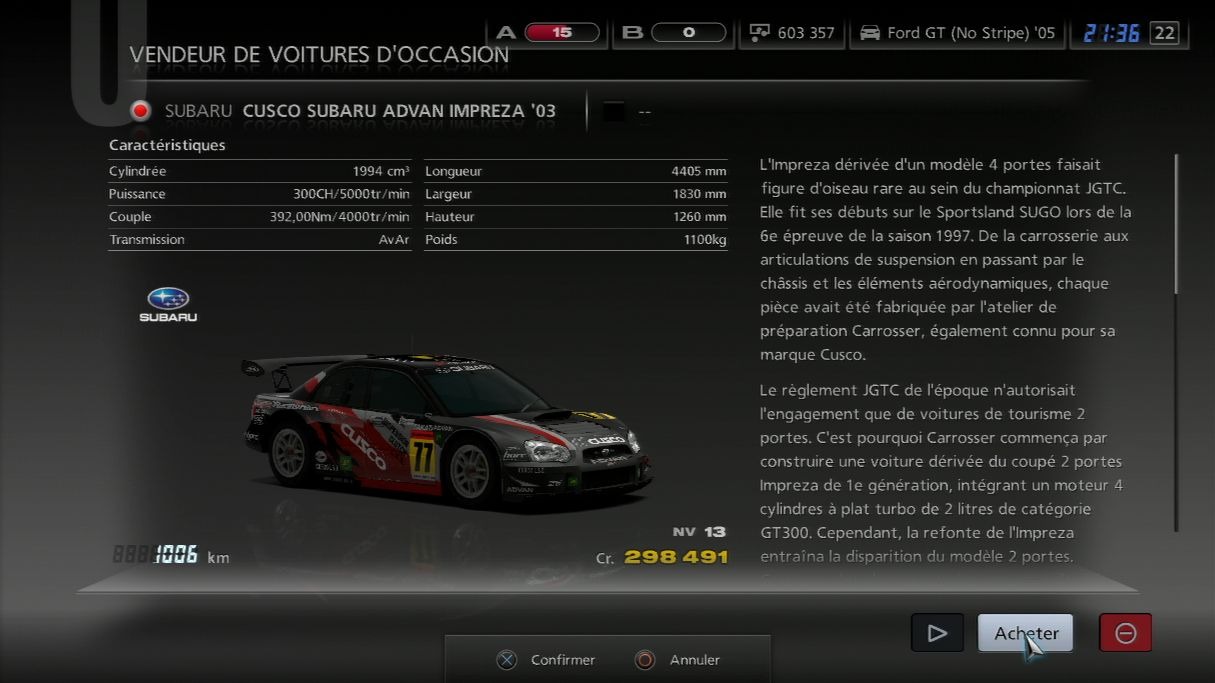Screen dimensions: 1215x683
Task: Buy the car with the Acheter button
Action: (1025, 633)
